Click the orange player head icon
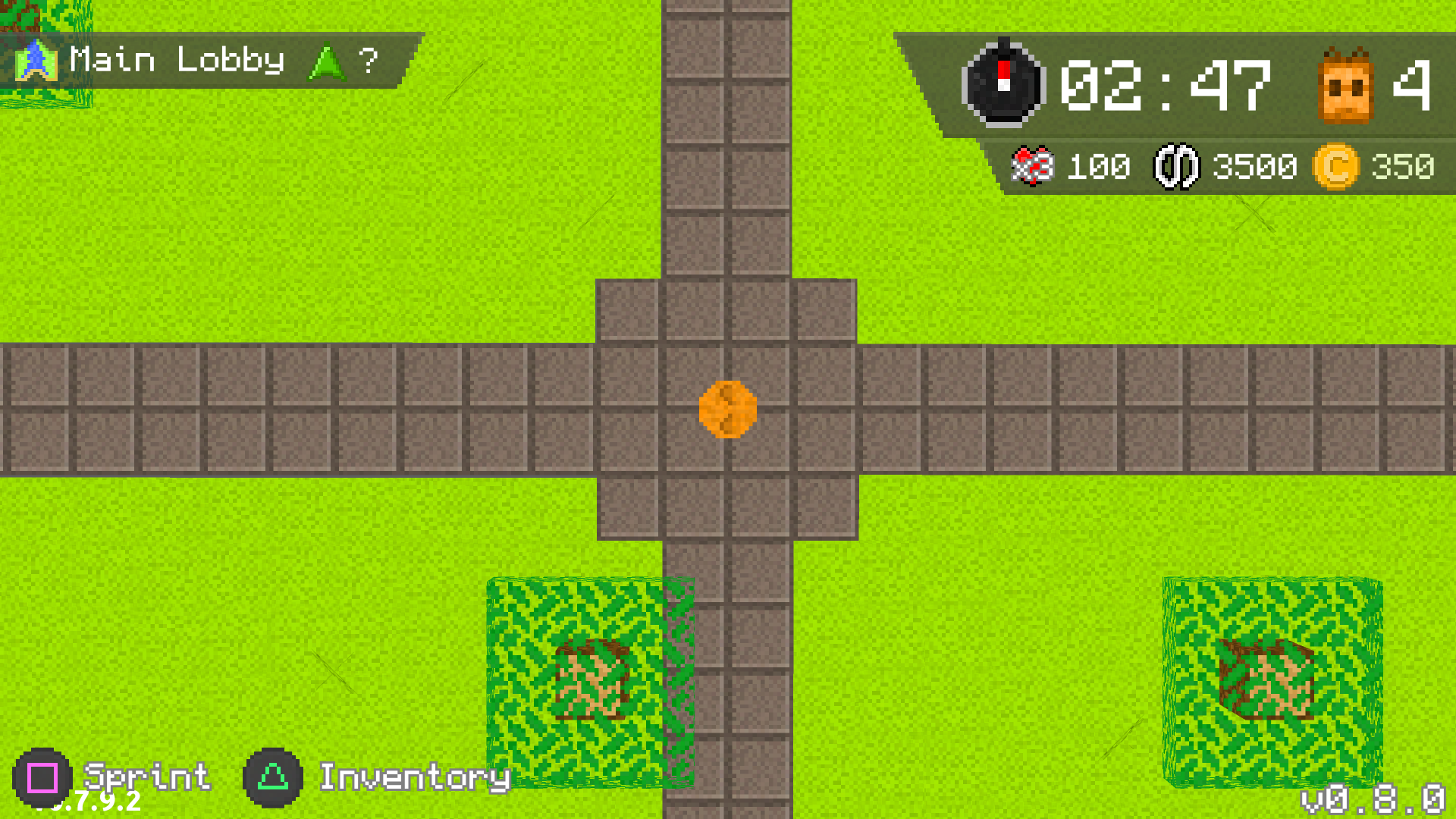Screen dimensions: 1456x819 pyautogui.click(x=1345, y=86)
